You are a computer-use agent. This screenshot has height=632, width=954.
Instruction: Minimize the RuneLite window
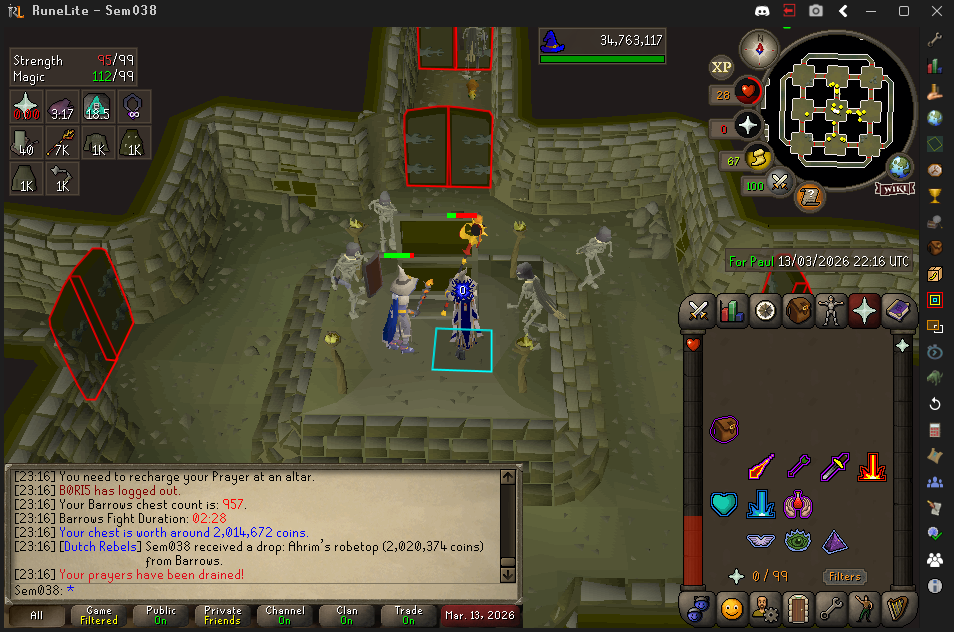[x=873, y=11]
